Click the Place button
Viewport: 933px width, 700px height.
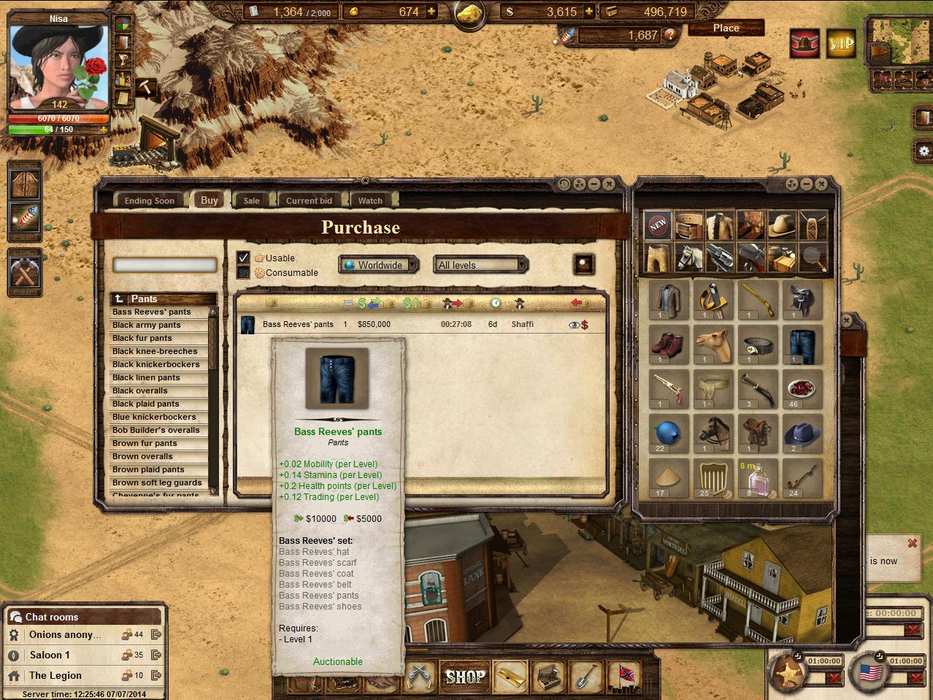pos(726,28)
